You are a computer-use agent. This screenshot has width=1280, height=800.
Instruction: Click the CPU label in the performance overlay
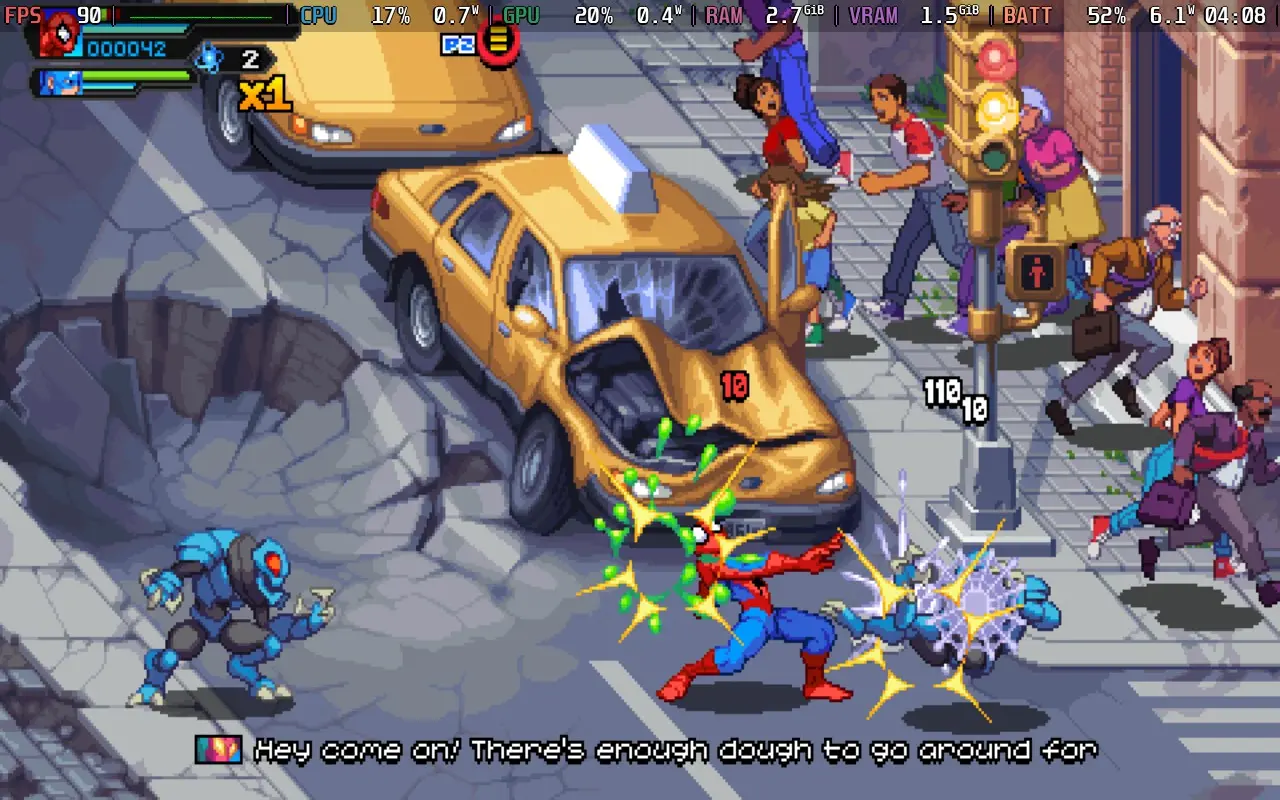pyautogui.click(x=319, y=15)
